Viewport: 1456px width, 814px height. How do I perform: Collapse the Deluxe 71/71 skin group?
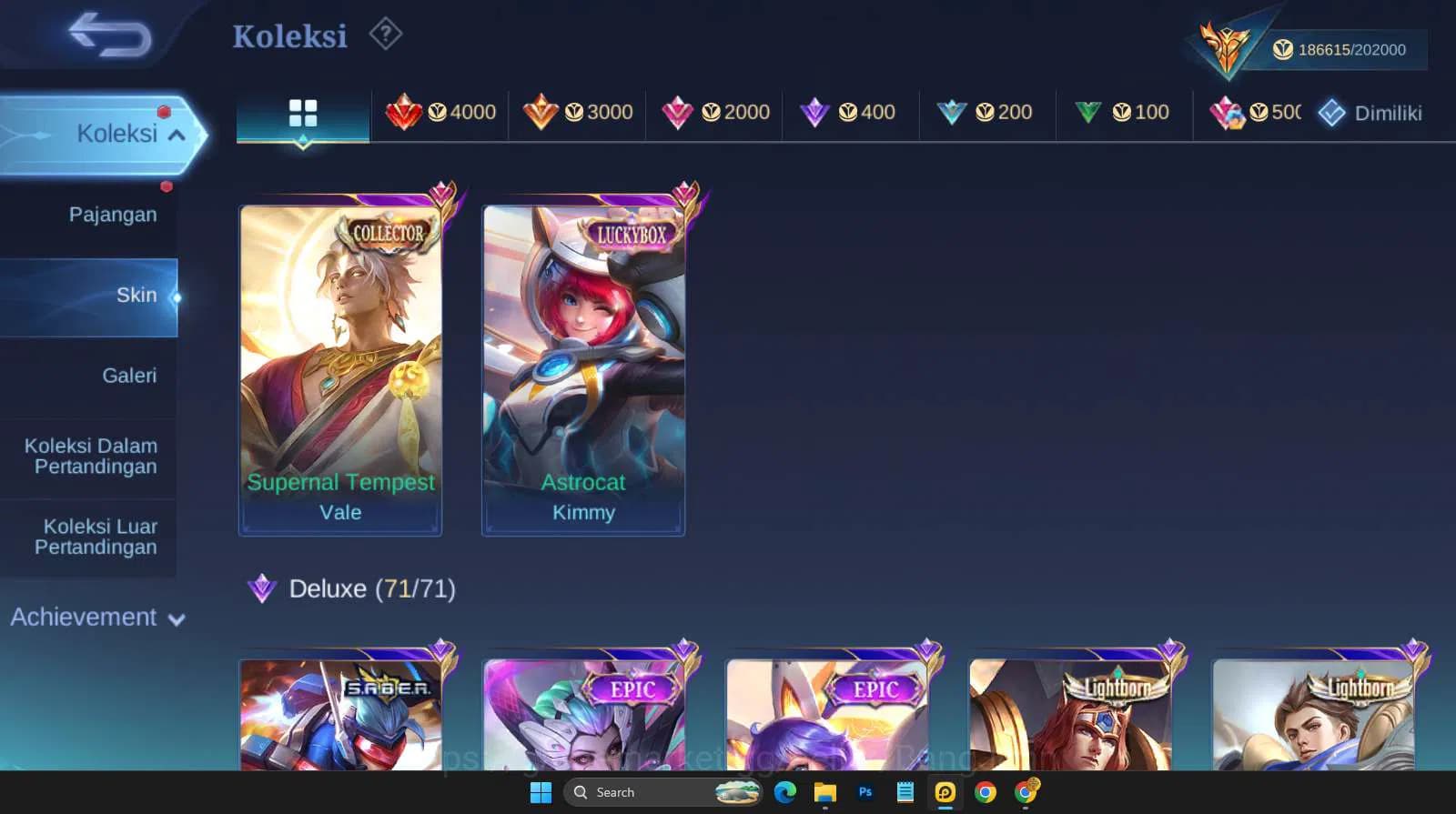(355, 588)
